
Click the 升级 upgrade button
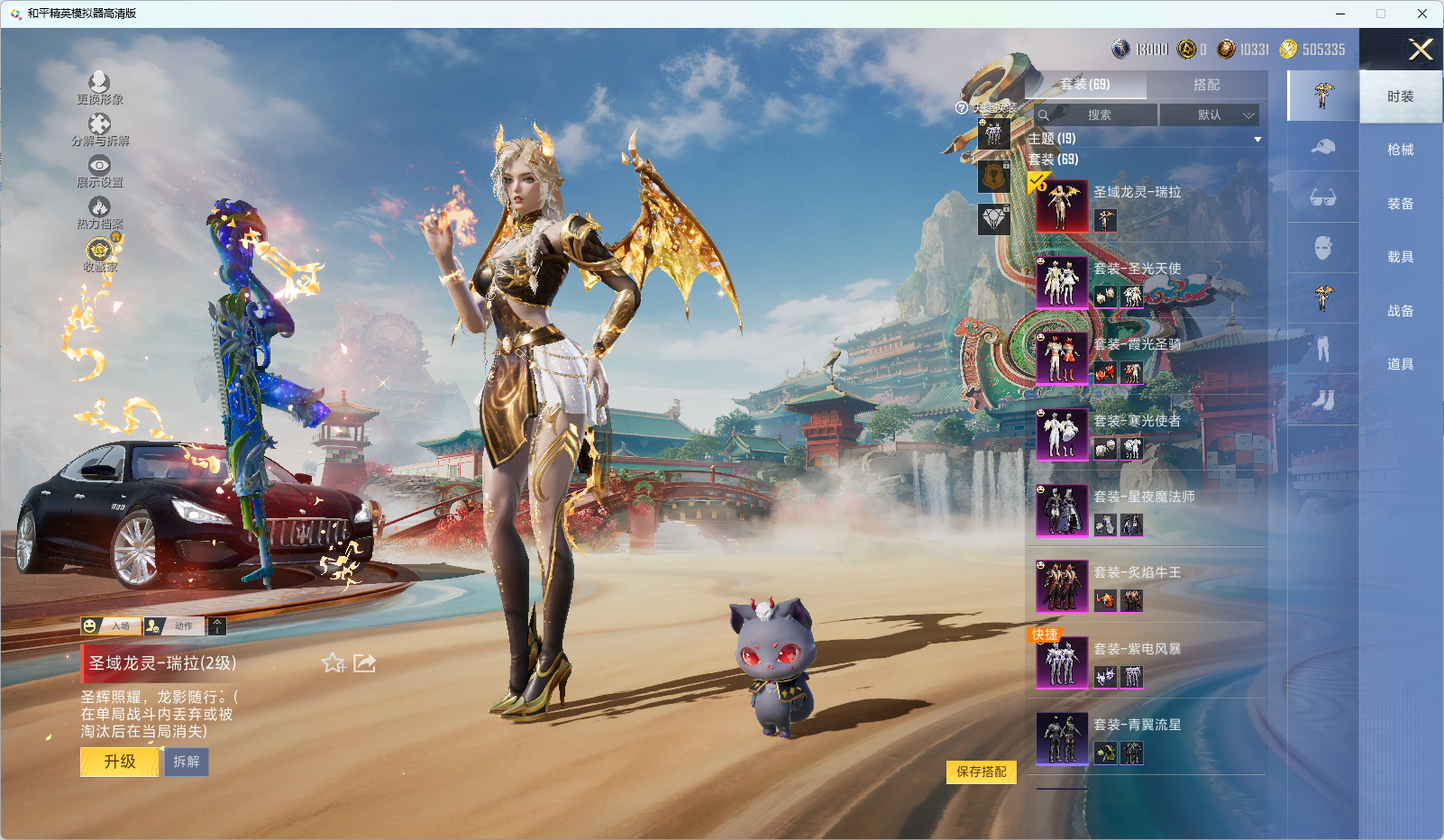[119, 762]
